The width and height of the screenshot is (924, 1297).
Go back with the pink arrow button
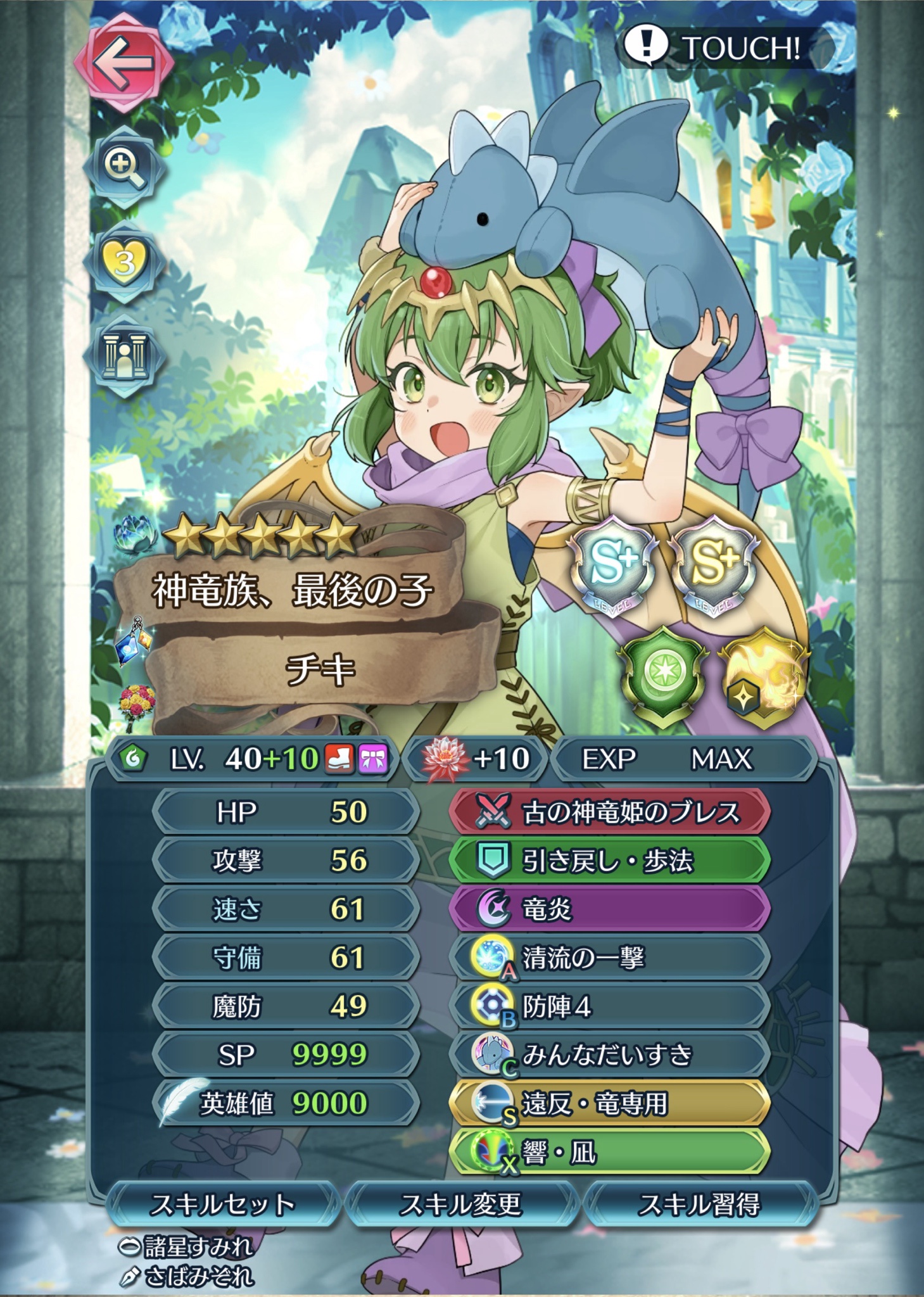click(x=123, y=62)
